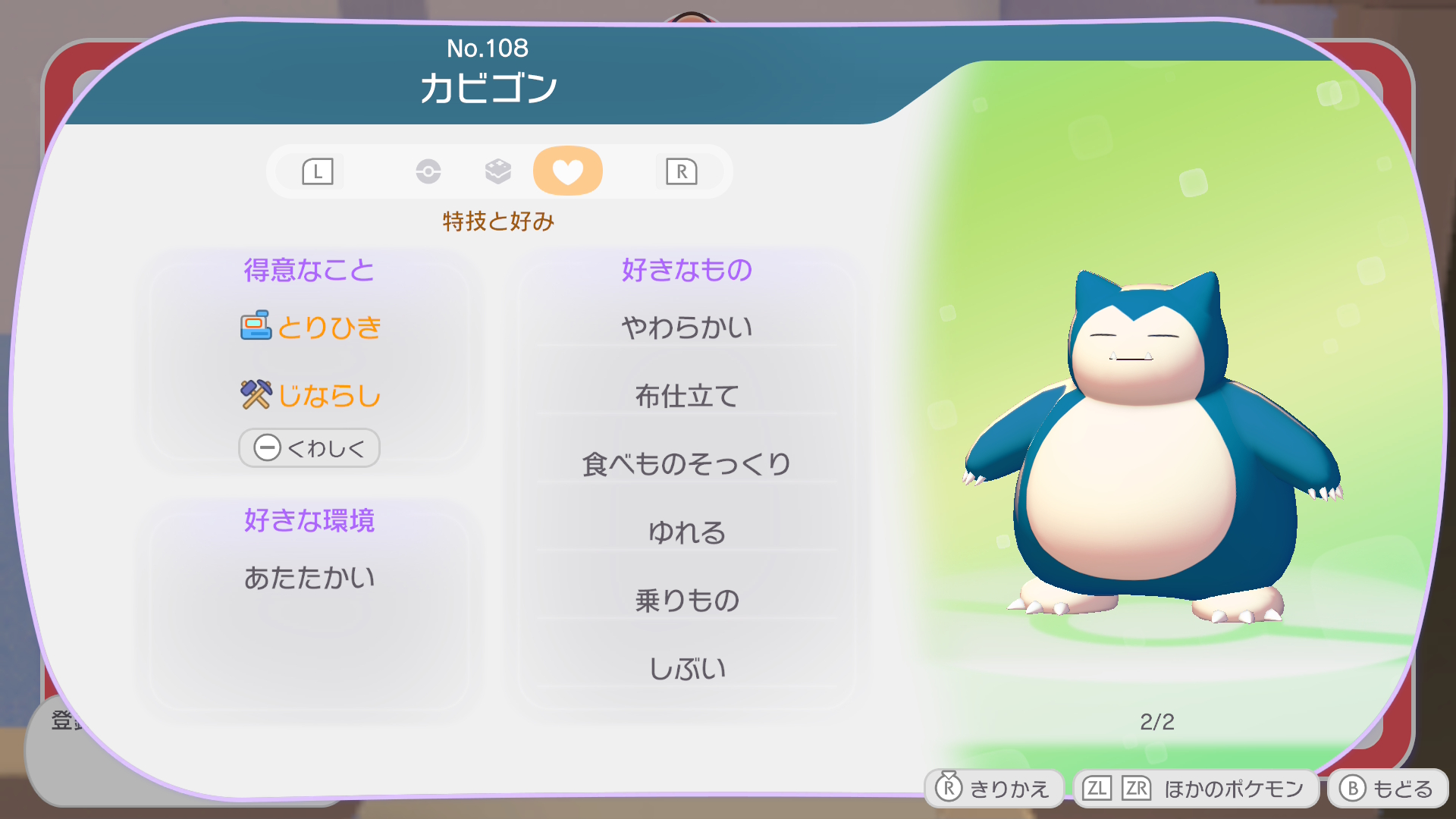Go back with the もどる button
Image resolution: width=1456 pixels, height=819 pixels.
tap(1387, 789)
